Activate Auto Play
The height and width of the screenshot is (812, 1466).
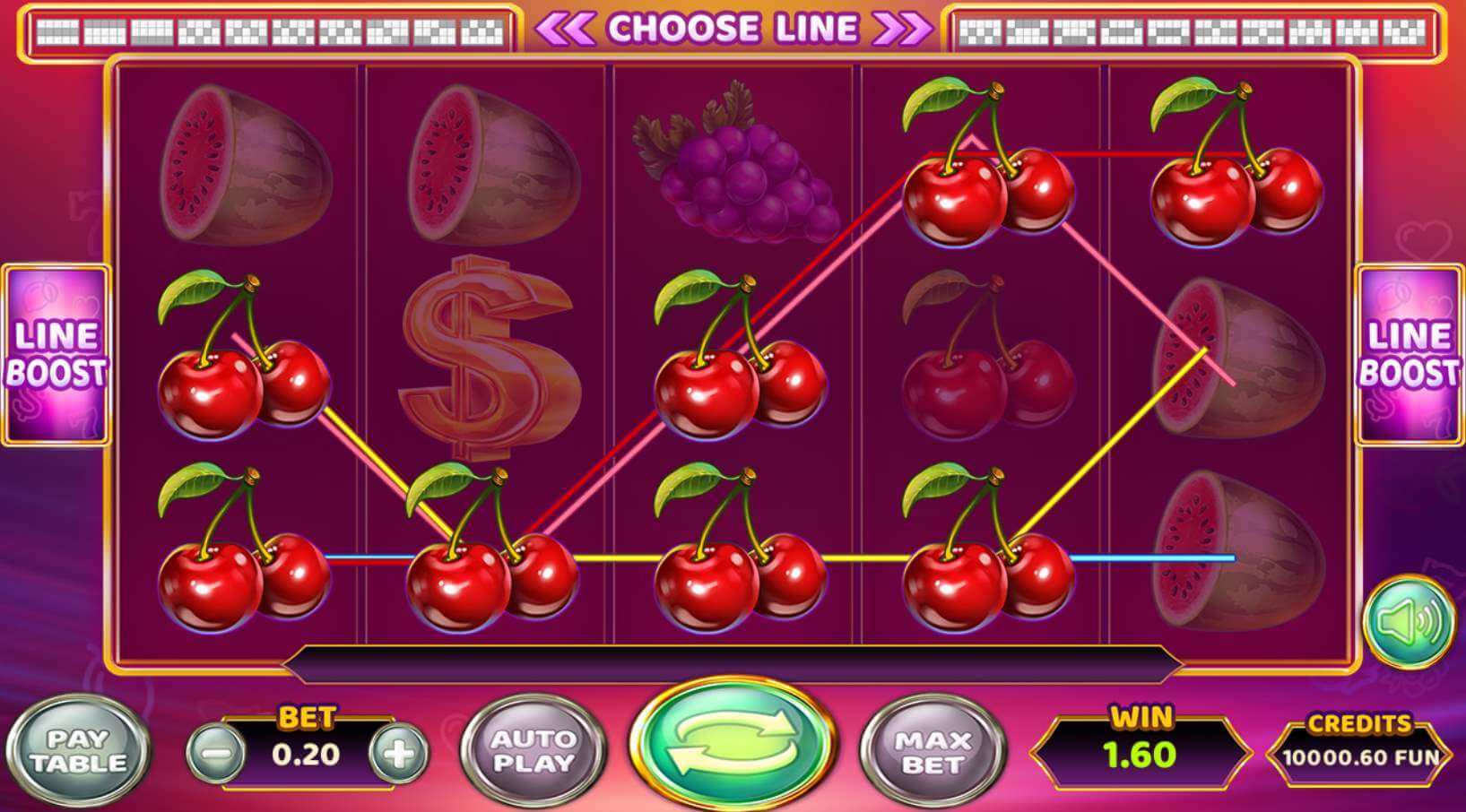click(533, 749)
